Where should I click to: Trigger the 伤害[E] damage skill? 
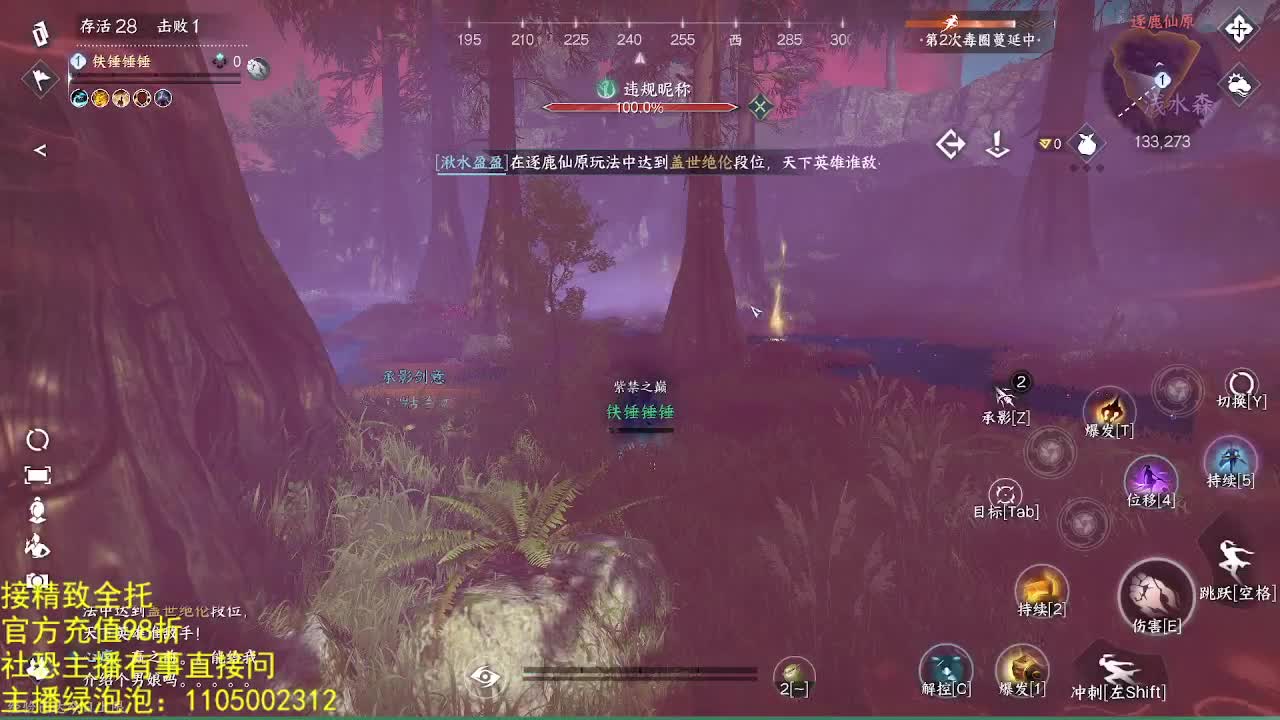1155,601
